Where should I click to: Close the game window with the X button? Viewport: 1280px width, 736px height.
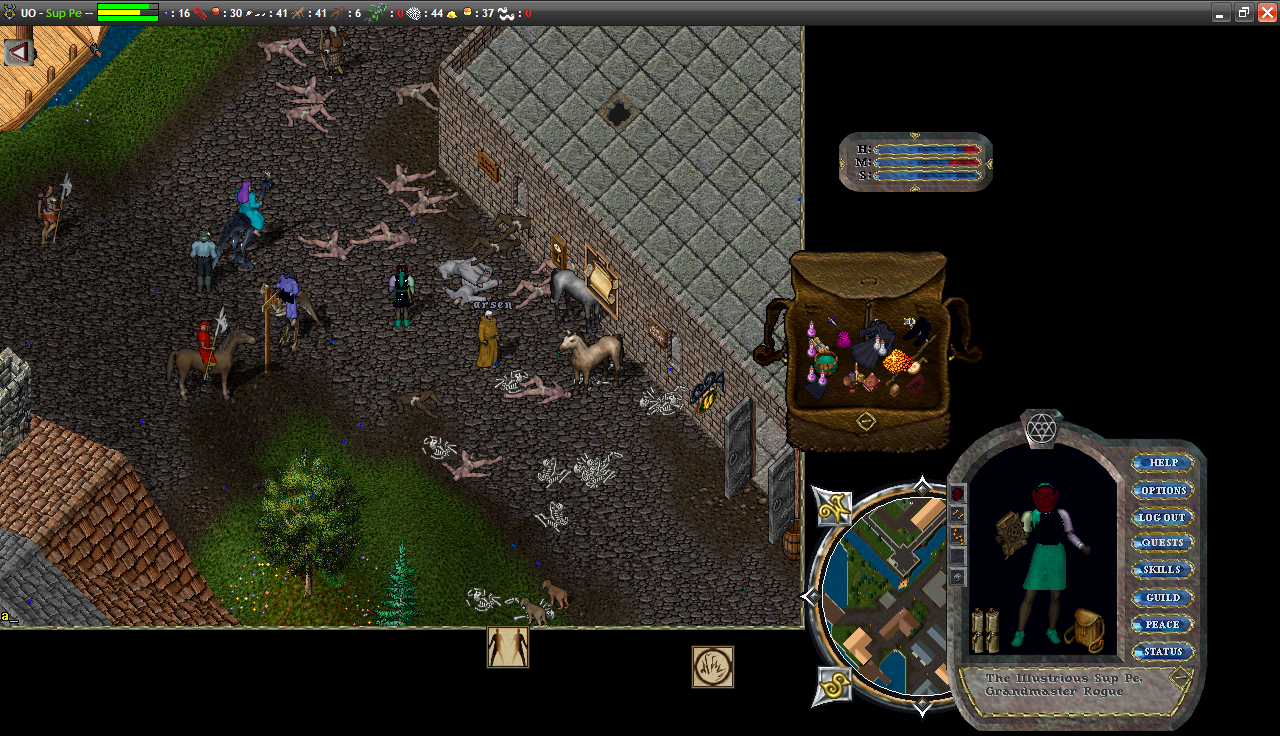[1266, 13]
